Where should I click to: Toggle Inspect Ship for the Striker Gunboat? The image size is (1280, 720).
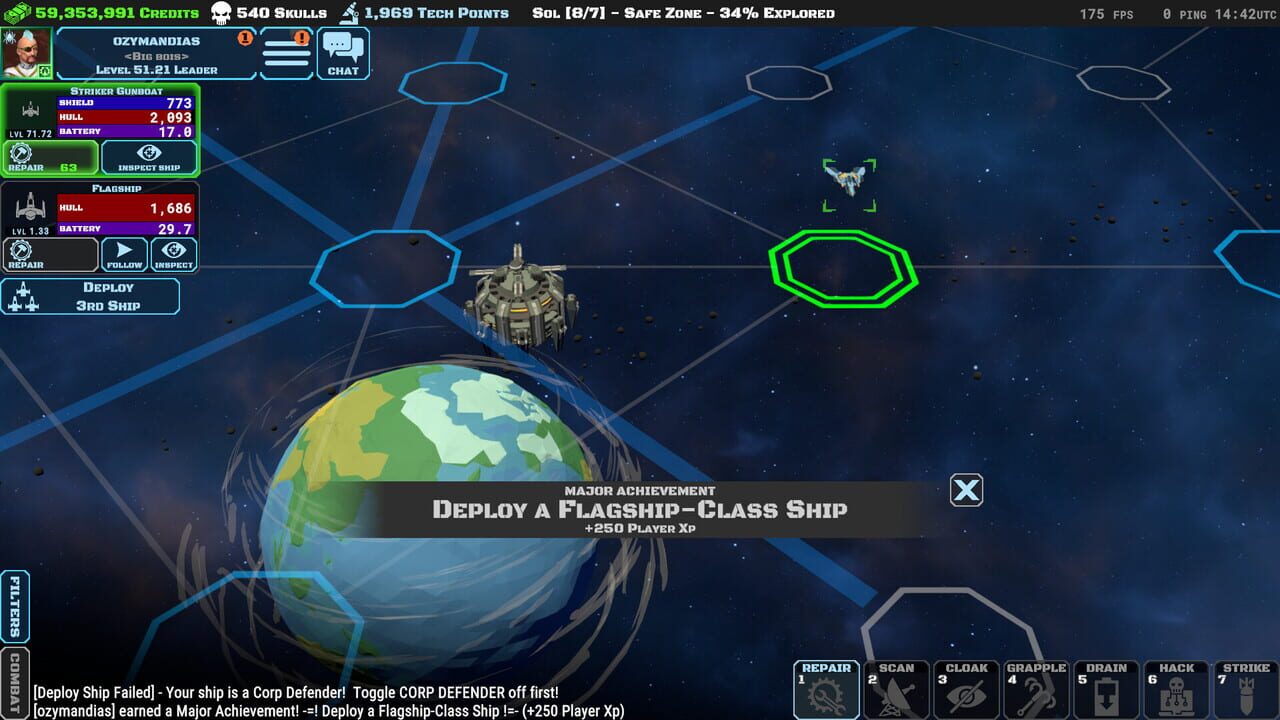150,158
